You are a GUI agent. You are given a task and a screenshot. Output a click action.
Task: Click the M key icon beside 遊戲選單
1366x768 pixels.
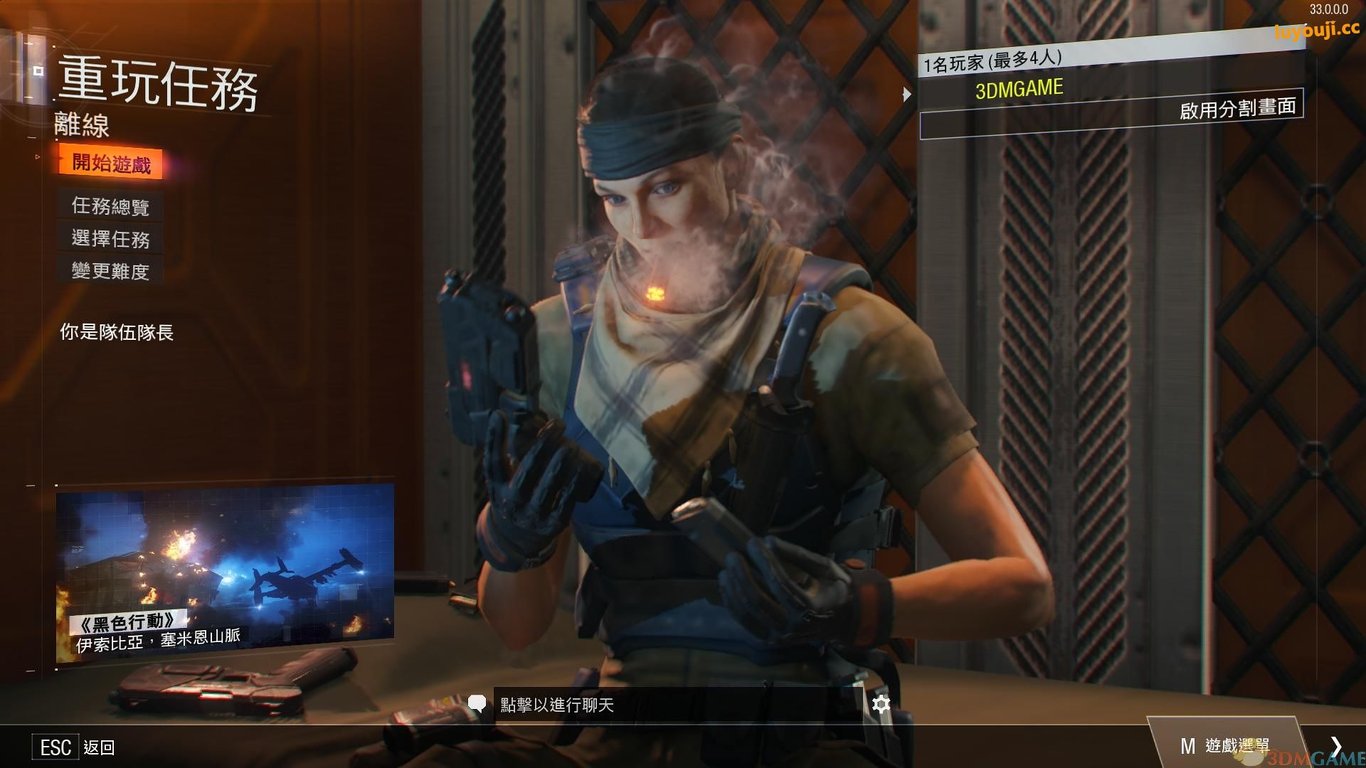coord(1187,745)
